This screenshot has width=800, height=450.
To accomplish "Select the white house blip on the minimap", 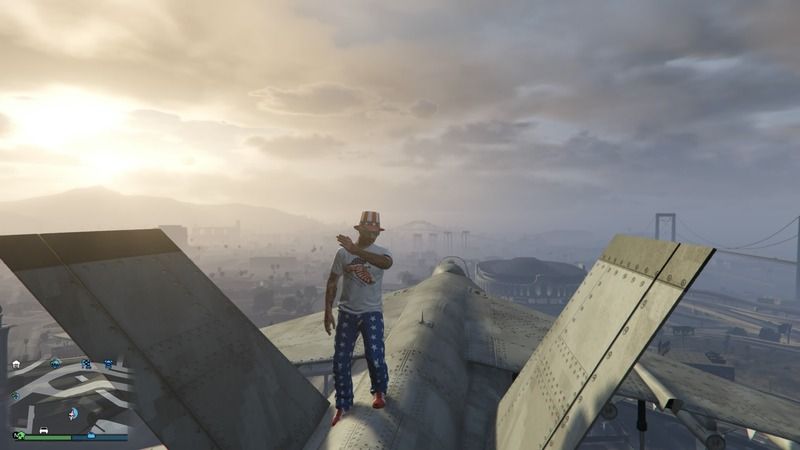I will point(16,364).
